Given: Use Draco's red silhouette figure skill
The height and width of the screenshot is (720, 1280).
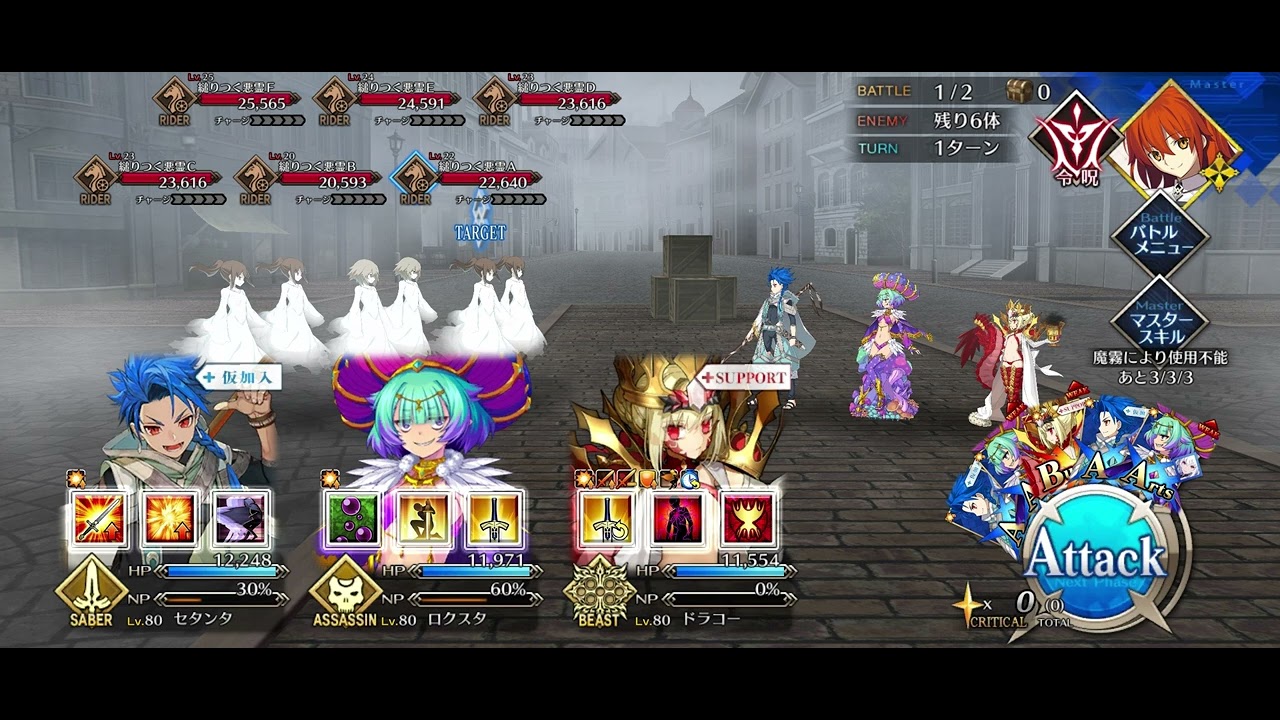Looking at the screenshot, I should tap(678, 519).
